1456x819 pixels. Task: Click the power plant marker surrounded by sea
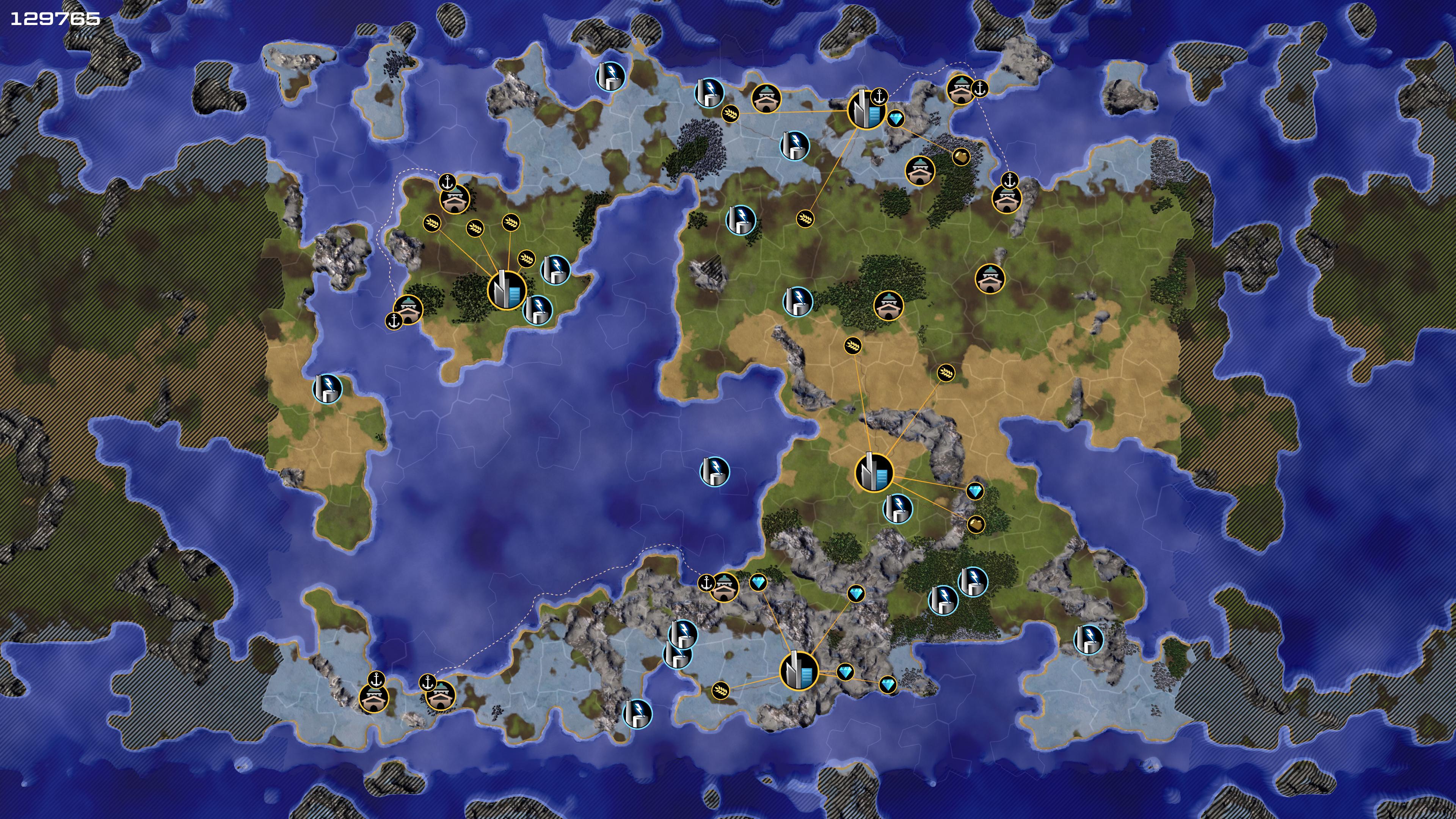click(714, 471)
